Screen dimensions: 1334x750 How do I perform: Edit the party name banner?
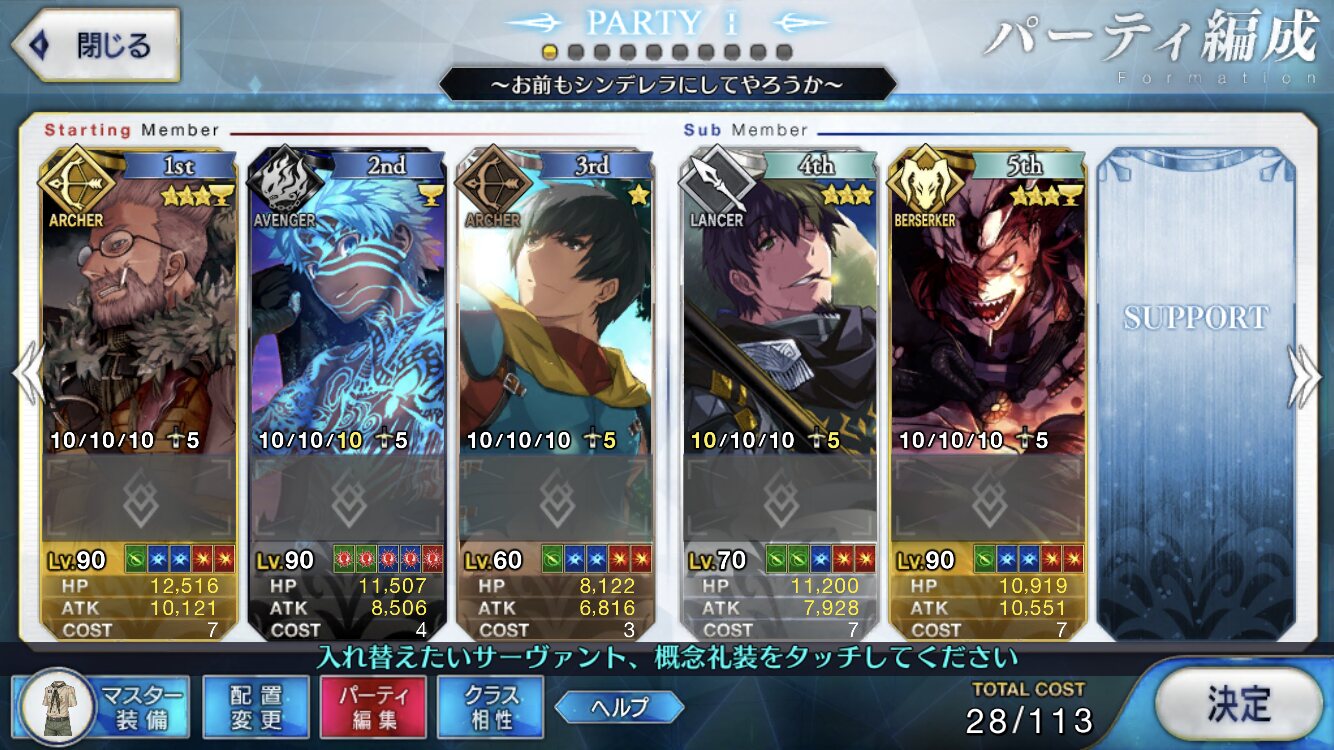click(x=666, y=85)
